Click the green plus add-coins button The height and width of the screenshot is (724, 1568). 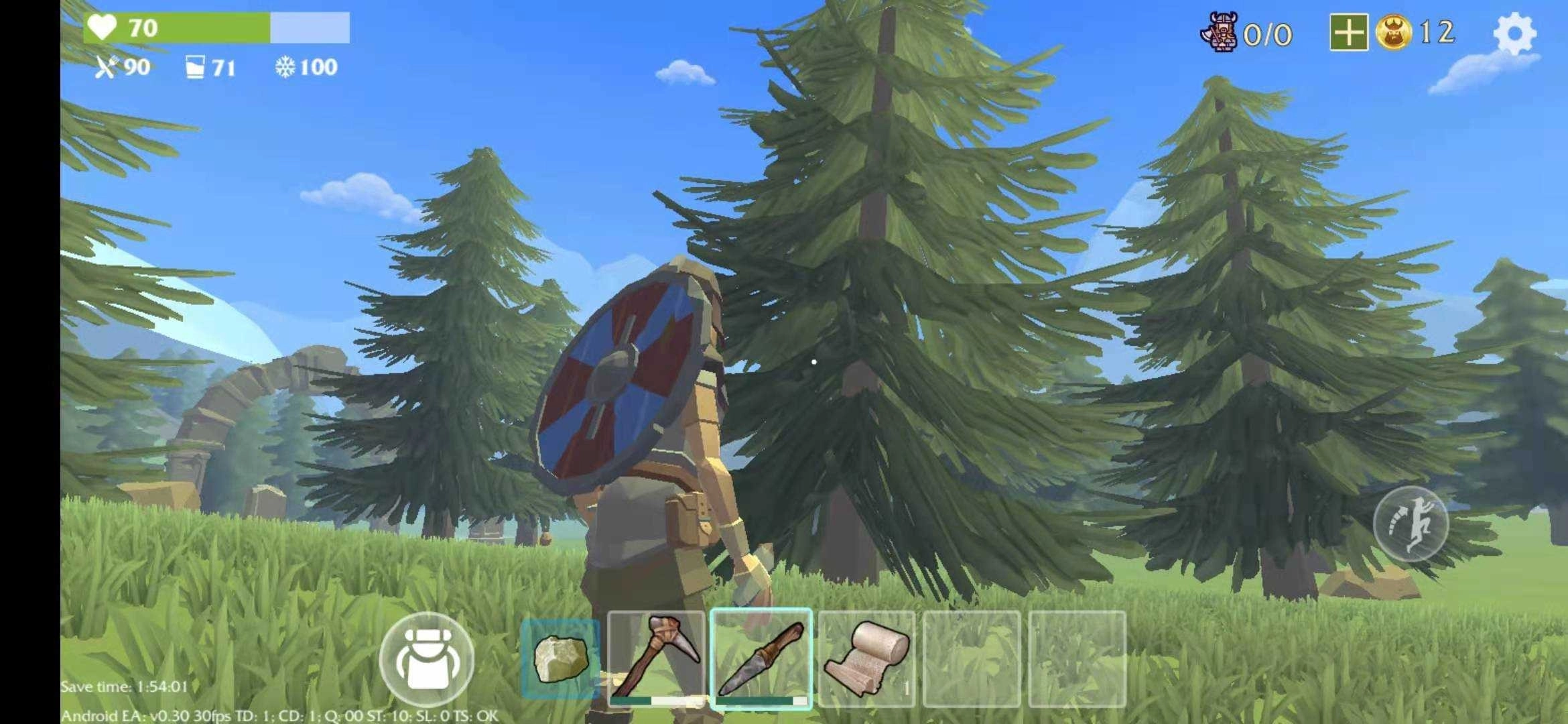click(x=1348, y=33)
